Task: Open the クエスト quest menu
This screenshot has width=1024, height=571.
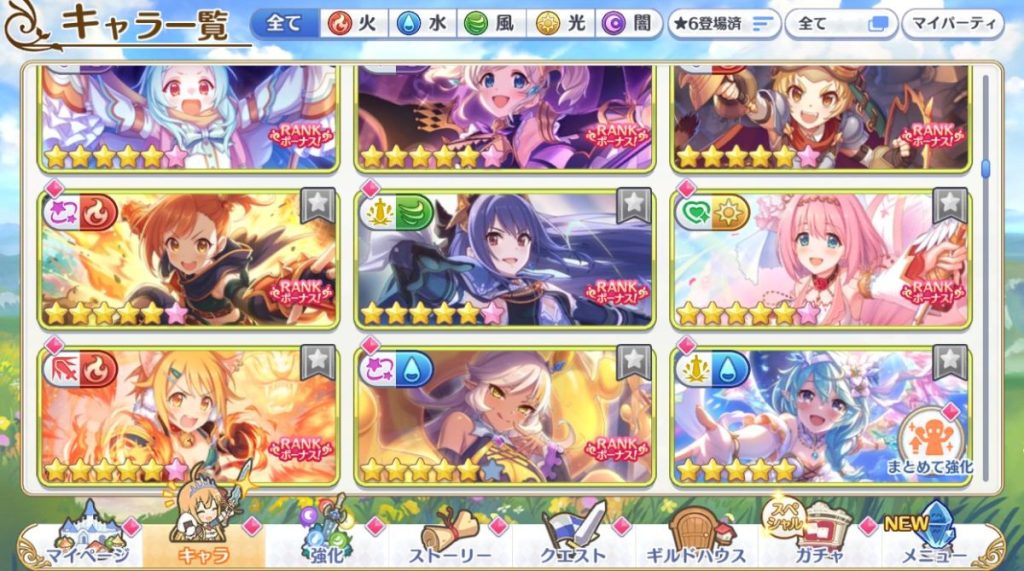Action: point(574,541)
